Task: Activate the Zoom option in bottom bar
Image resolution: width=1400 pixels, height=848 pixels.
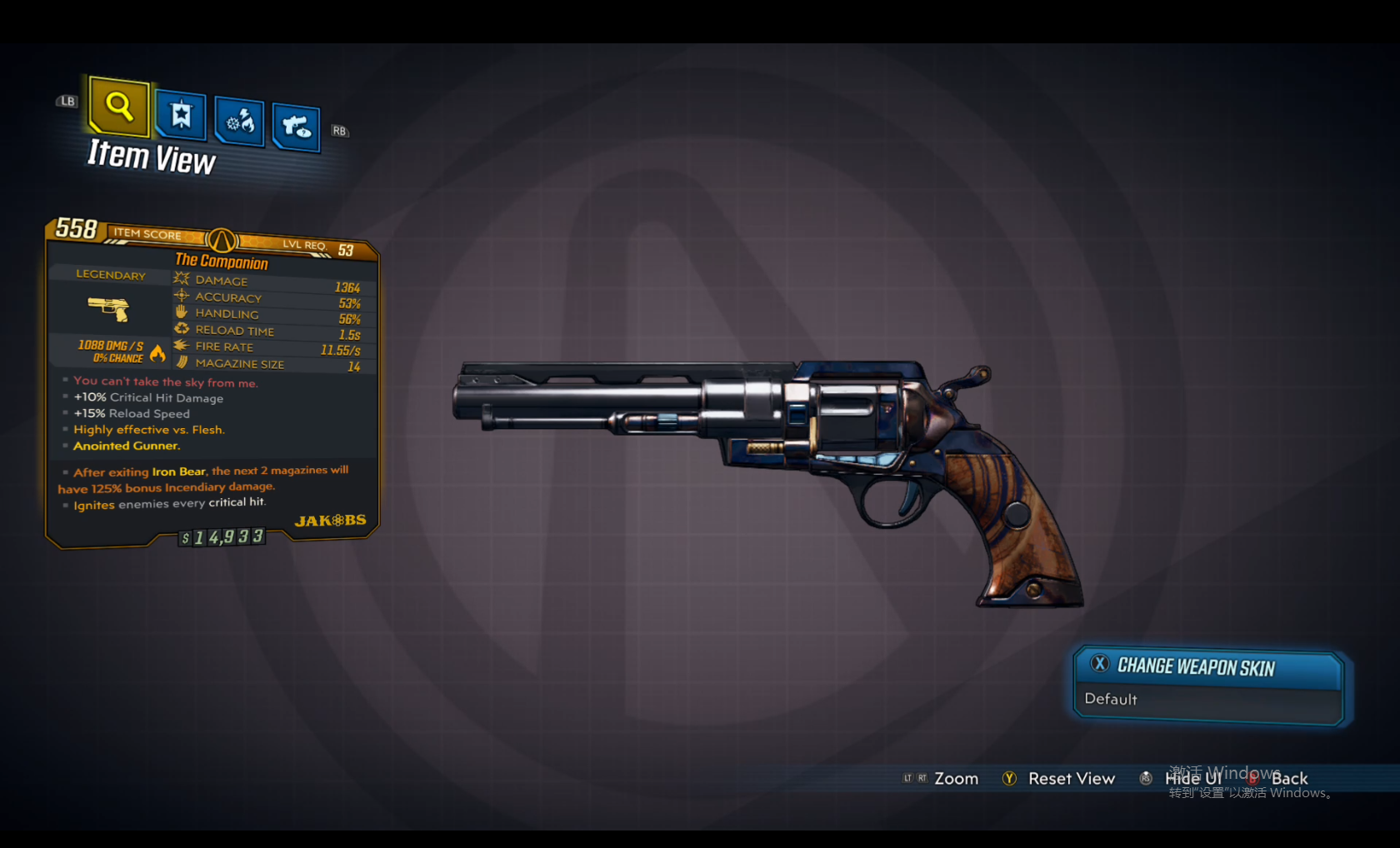Action: [955, 779]
